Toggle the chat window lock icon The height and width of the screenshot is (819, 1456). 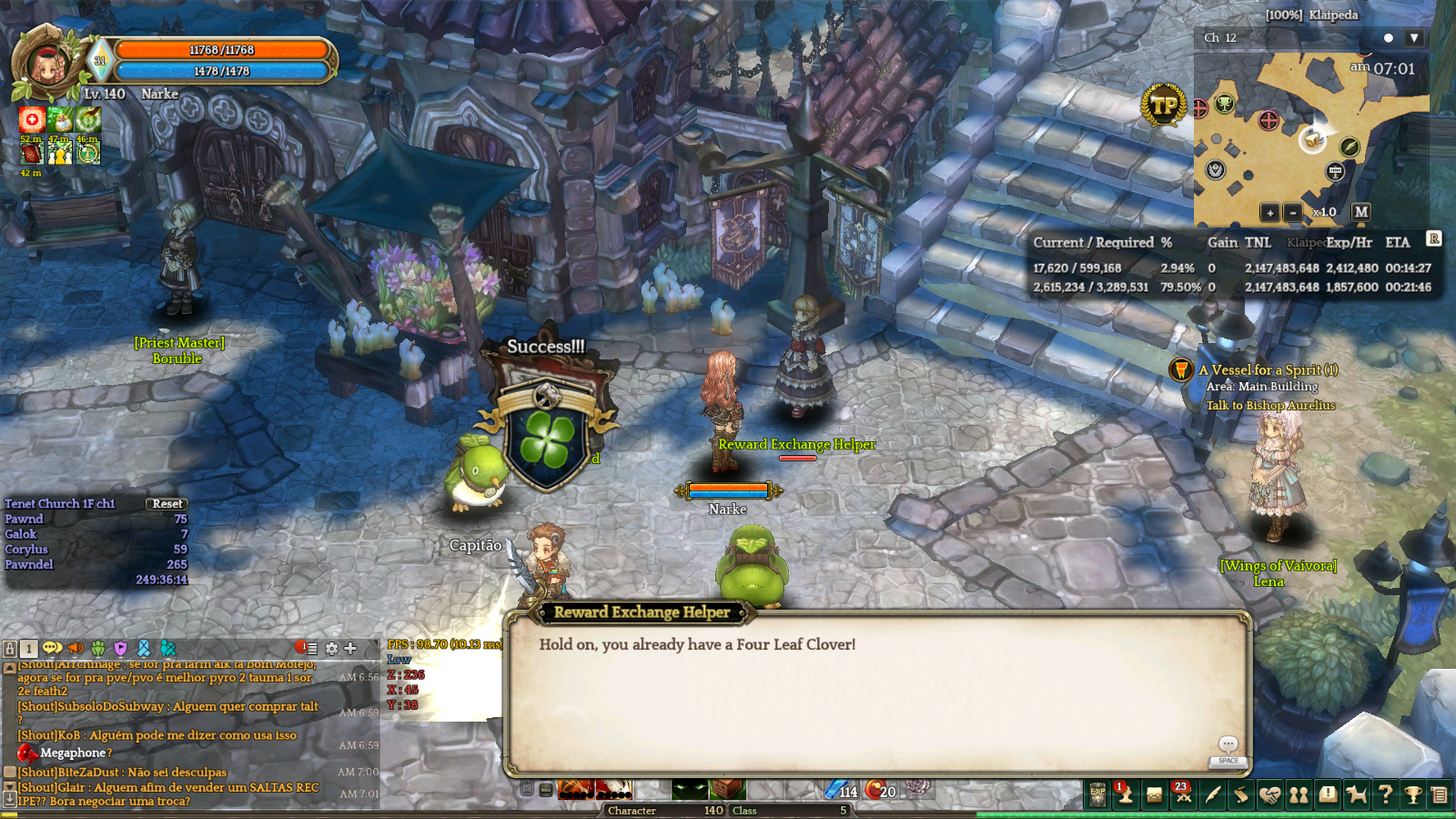pyautogui.click(x=10, y=649)
